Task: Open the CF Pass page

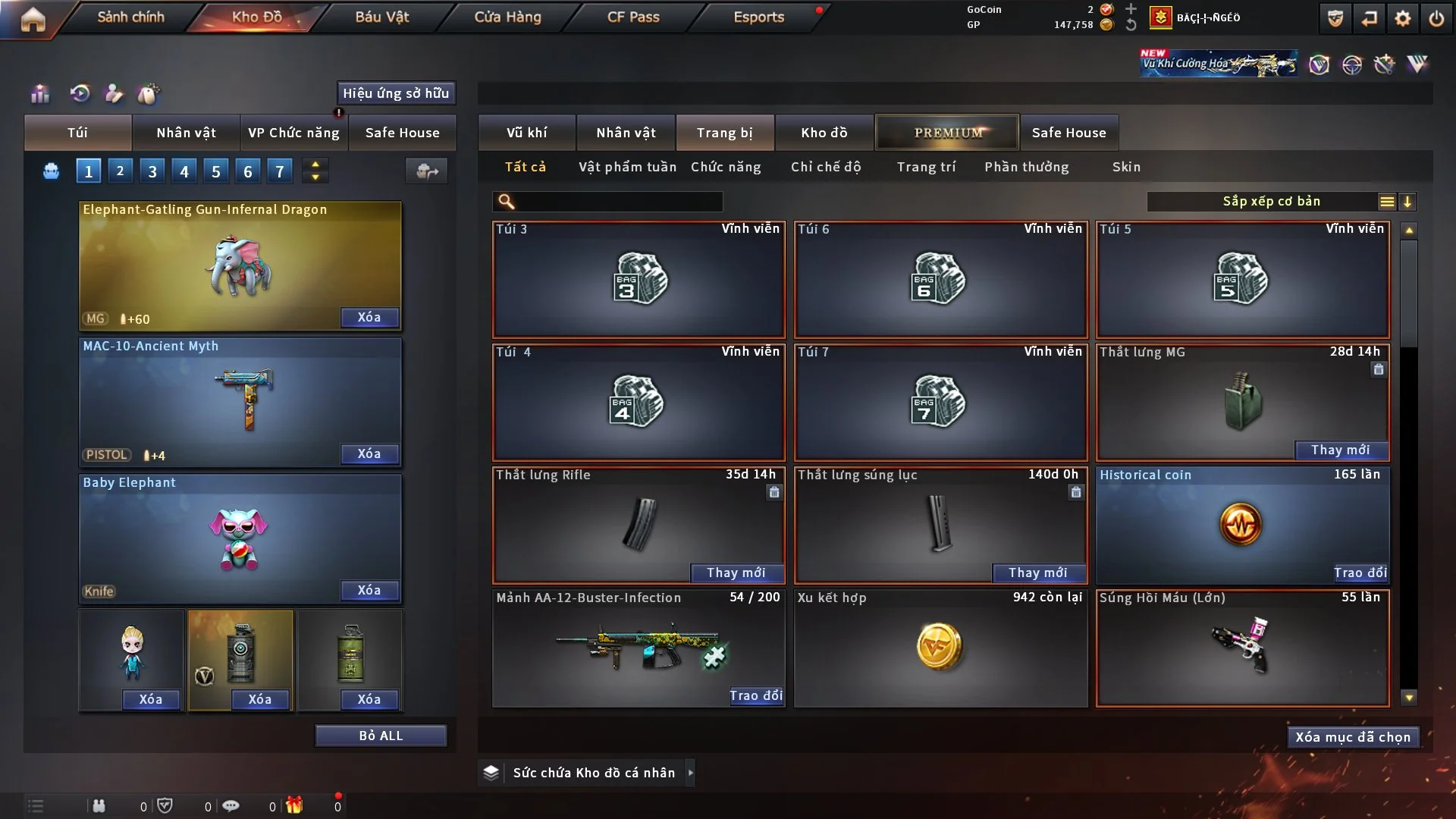Action: coord(633,17)
